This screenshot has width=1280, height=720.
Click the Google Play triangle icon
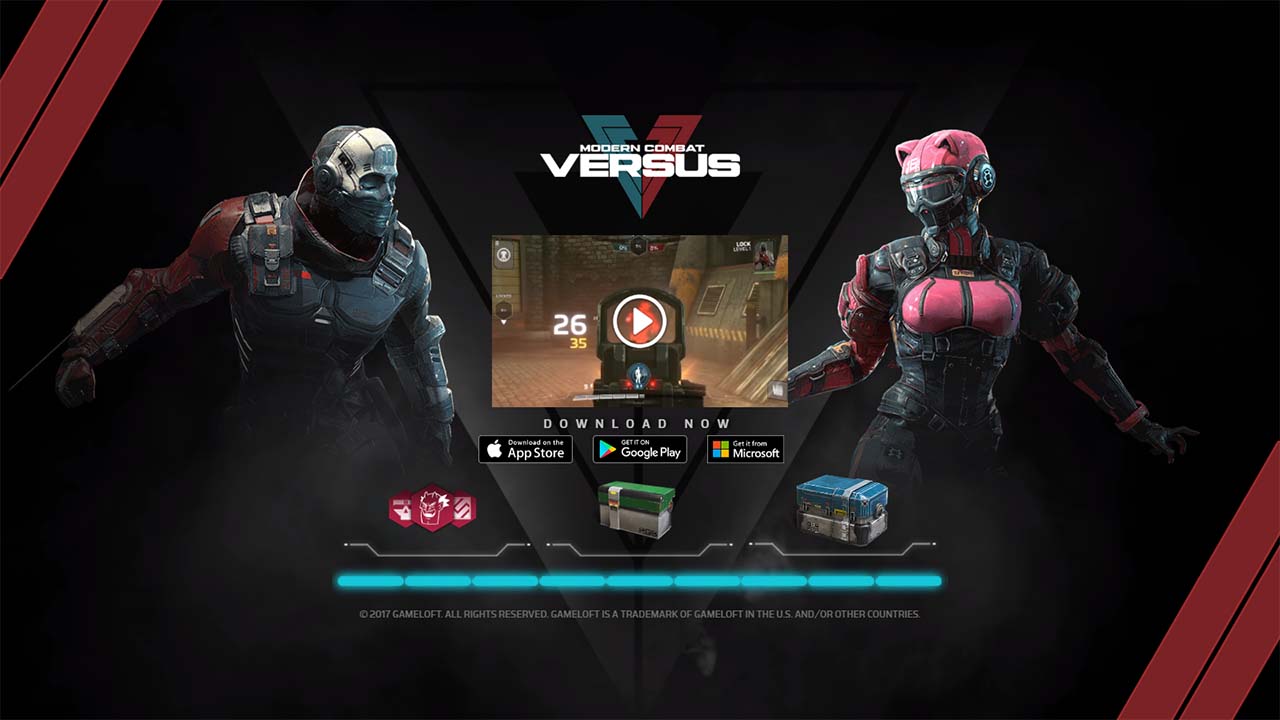[606, 449]
